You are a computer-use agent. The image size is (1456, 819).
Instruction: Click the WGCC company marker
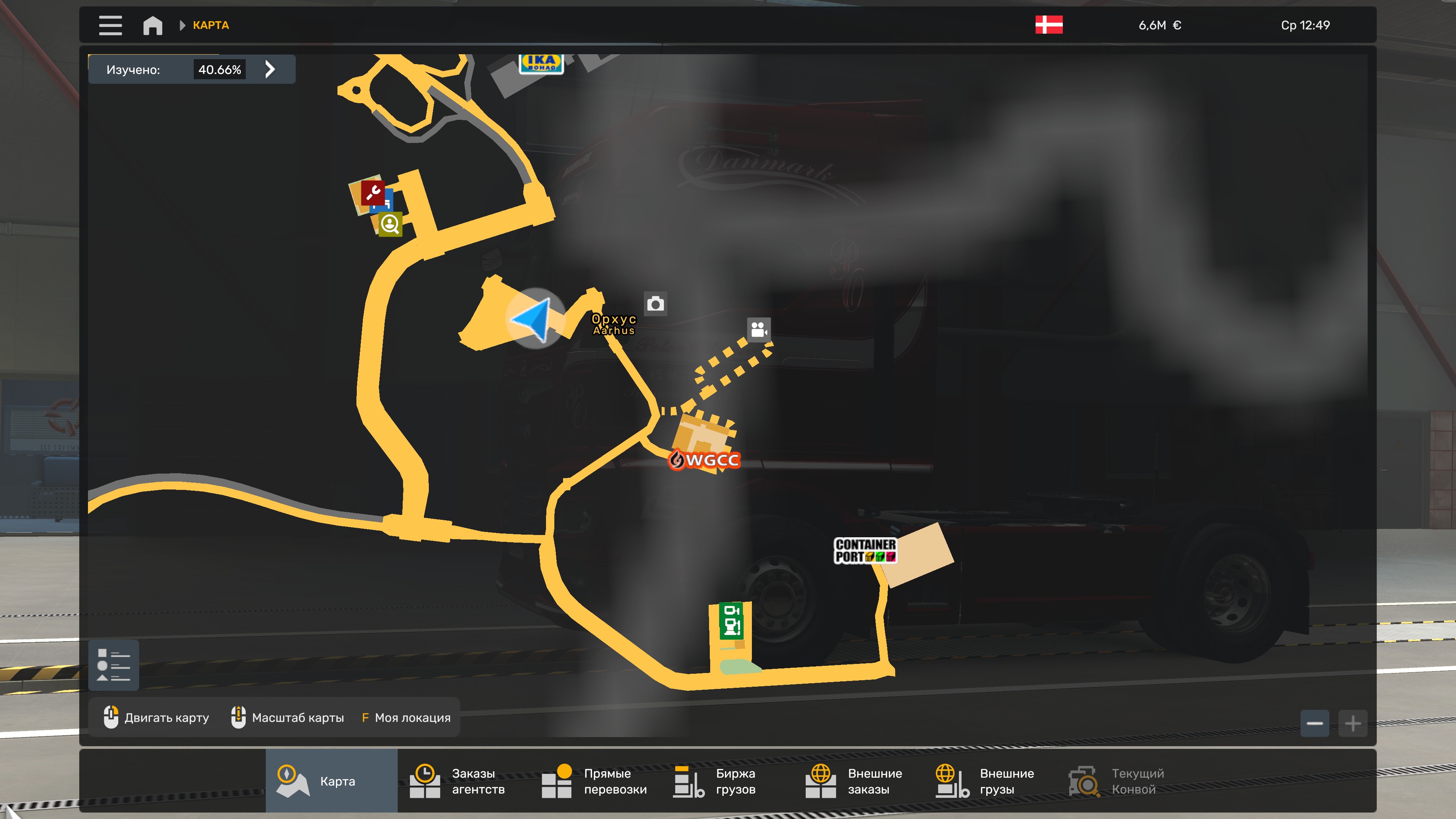(x=705, y=460)
